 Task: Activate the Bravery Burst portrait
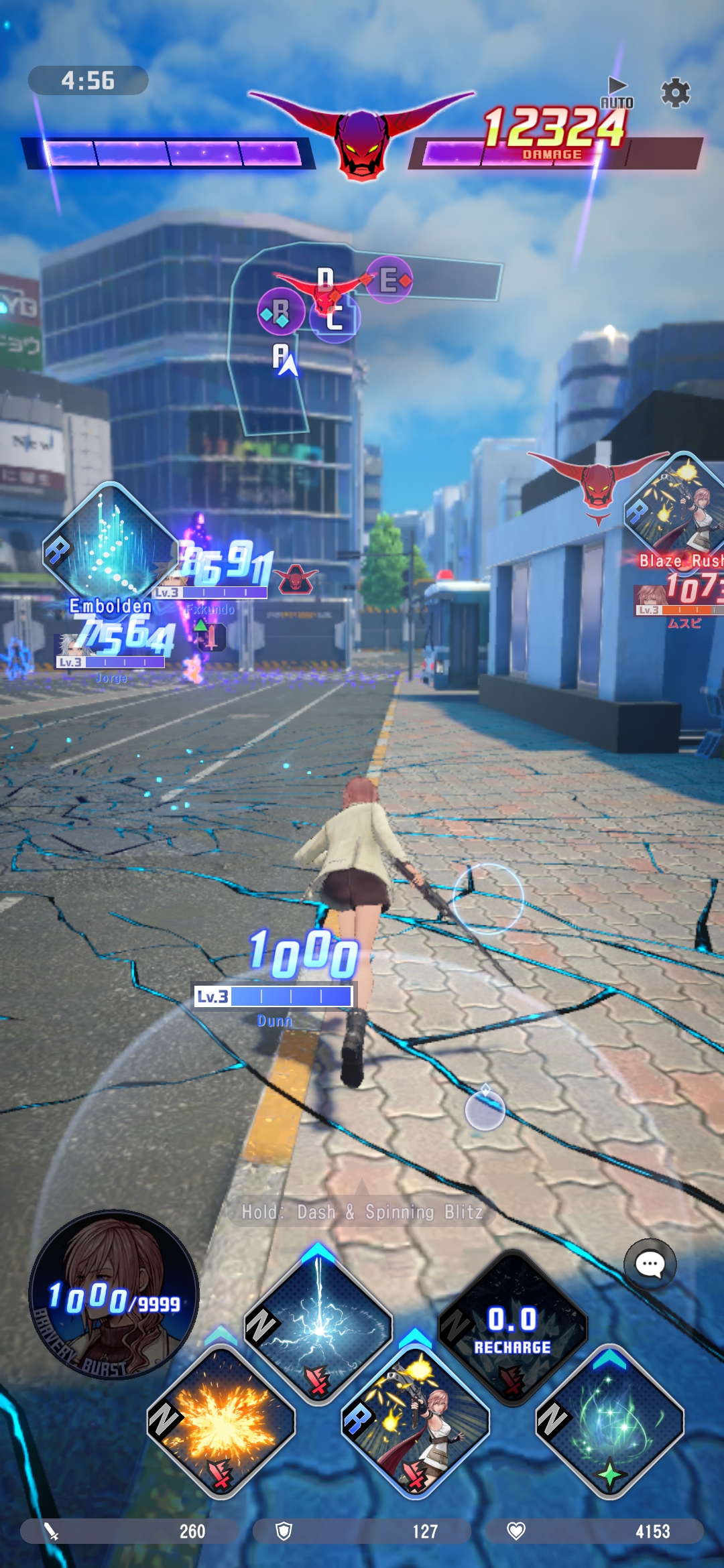point(114,1295)
